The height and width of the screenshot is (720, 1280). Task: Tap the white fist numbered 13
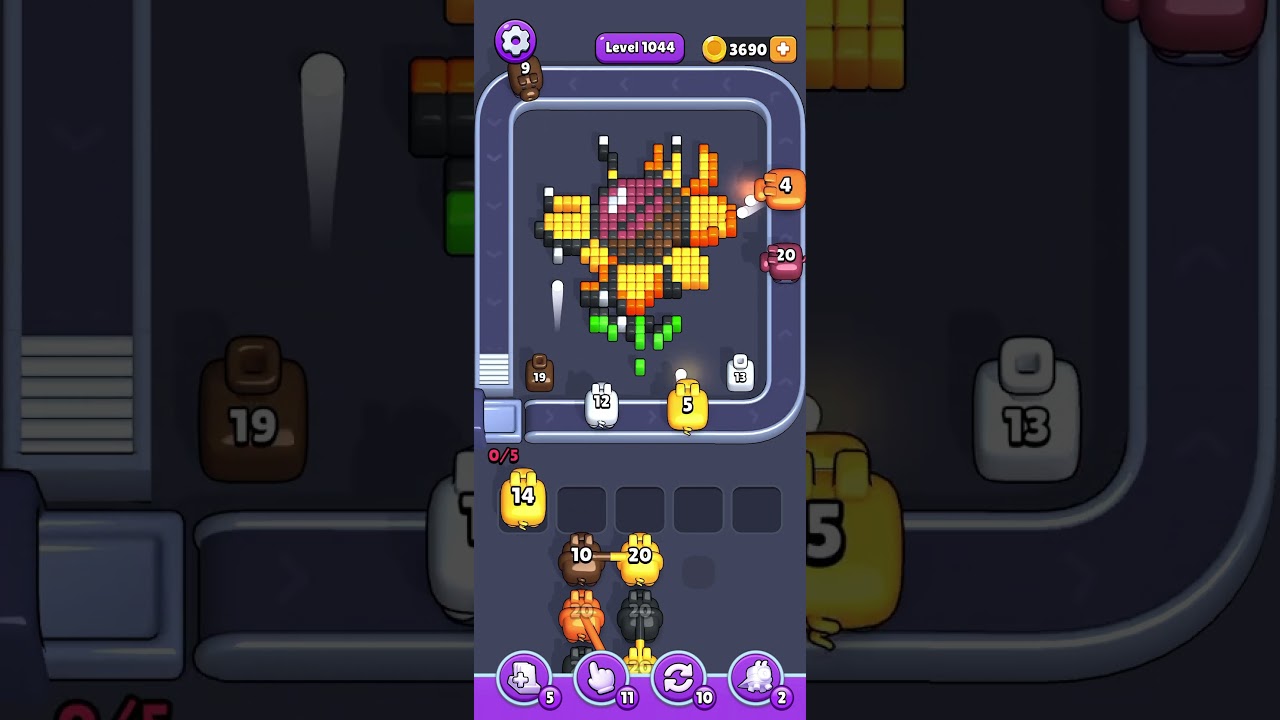(740, 373)
